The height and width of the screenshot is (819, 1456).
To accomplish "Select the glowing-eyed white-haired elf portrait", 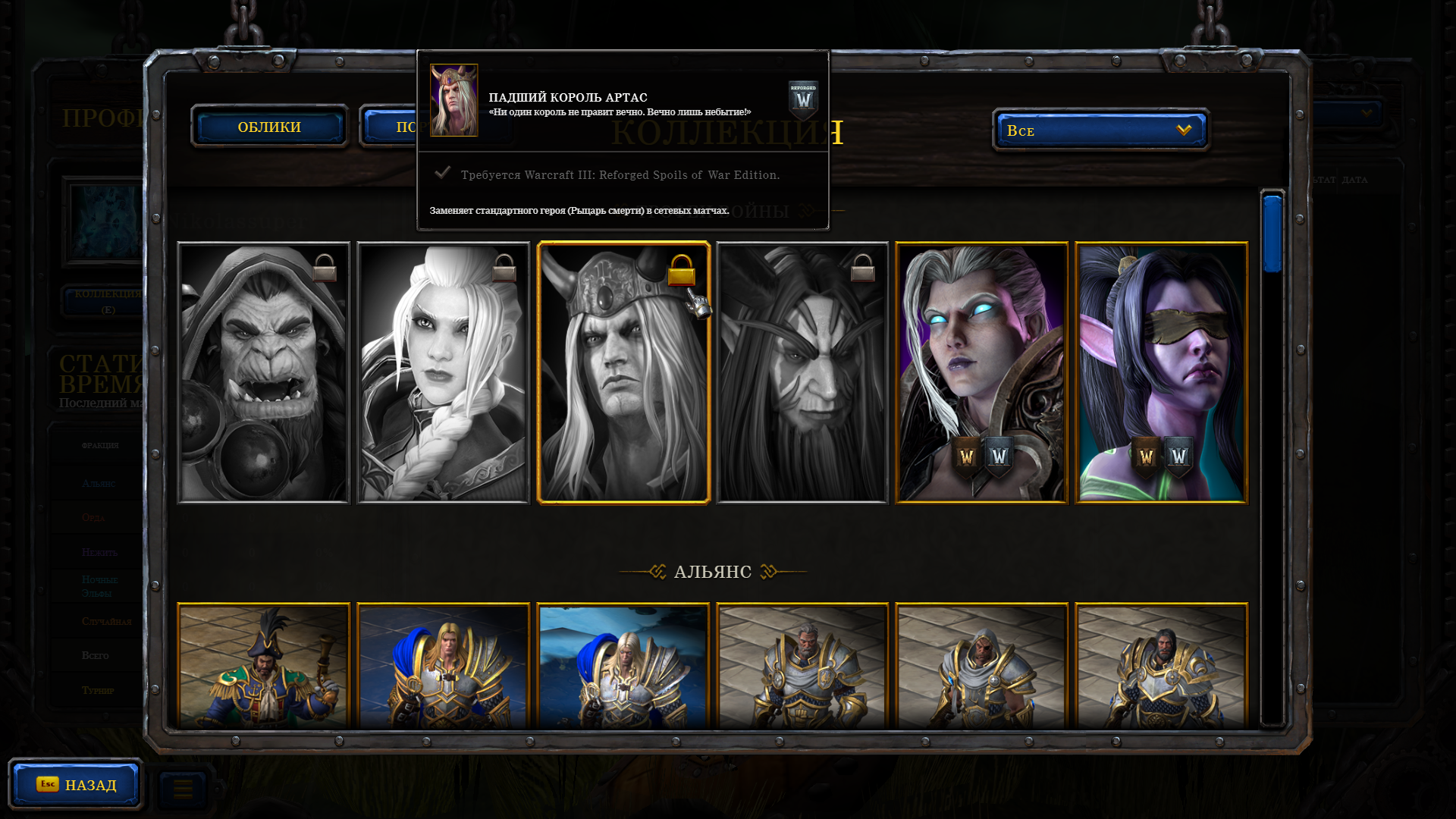I will click(981, 372).
